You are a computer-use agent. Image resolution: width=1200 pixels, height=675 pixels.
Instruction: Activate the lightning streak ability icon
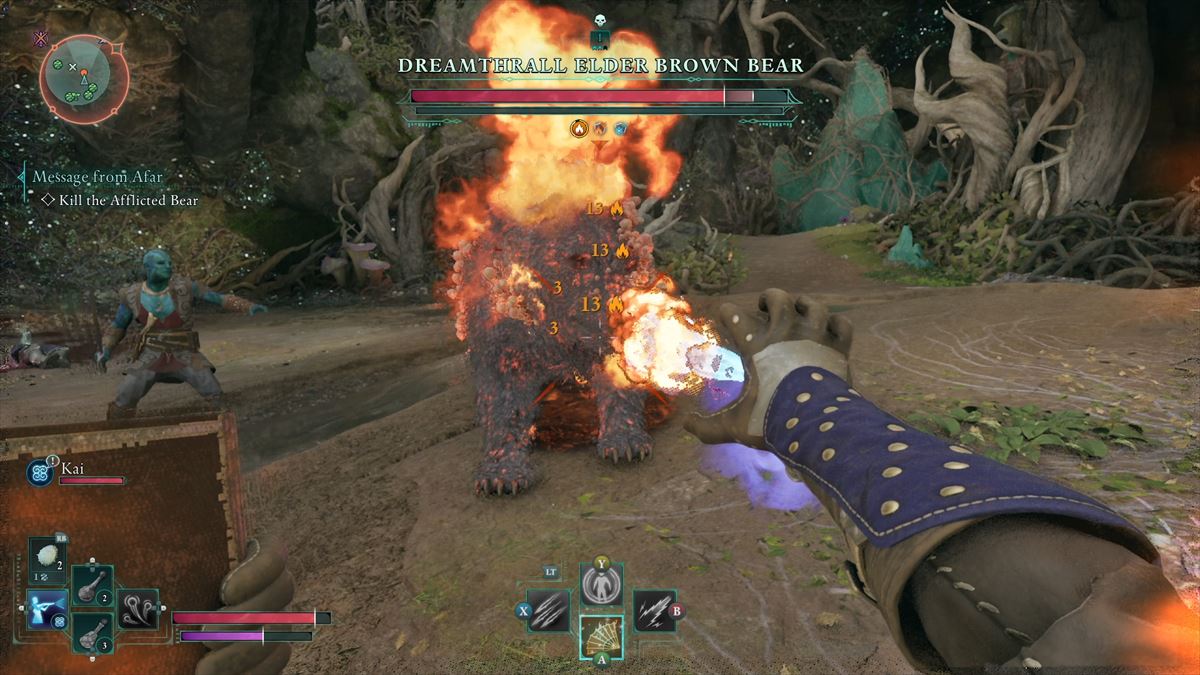click(x=653, y=609)
